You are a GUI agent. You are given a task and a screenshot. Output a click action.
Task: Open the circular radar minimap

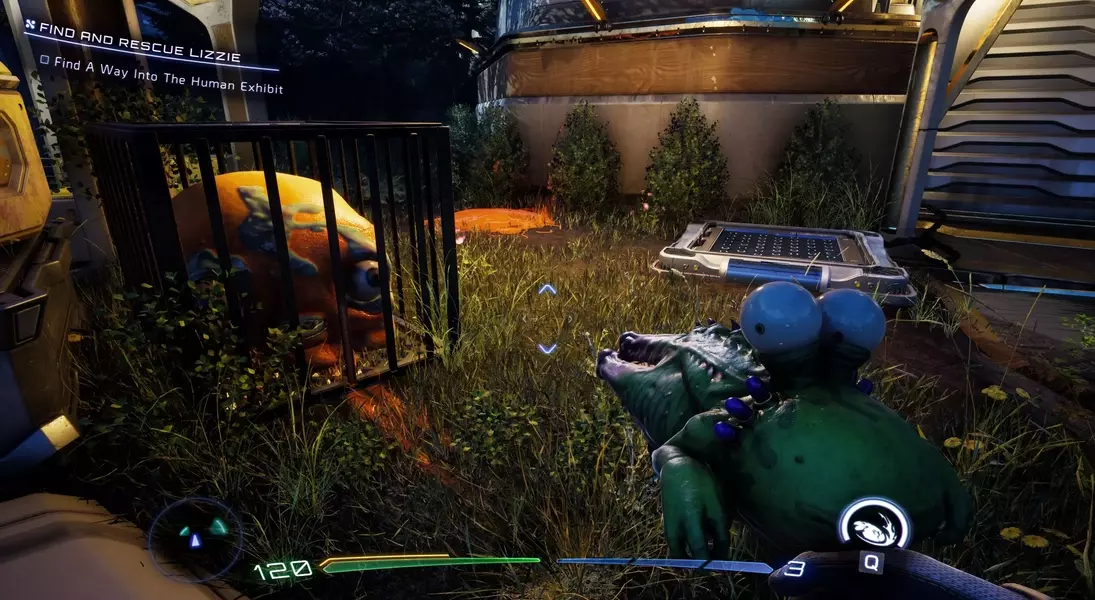pos(194,539)
